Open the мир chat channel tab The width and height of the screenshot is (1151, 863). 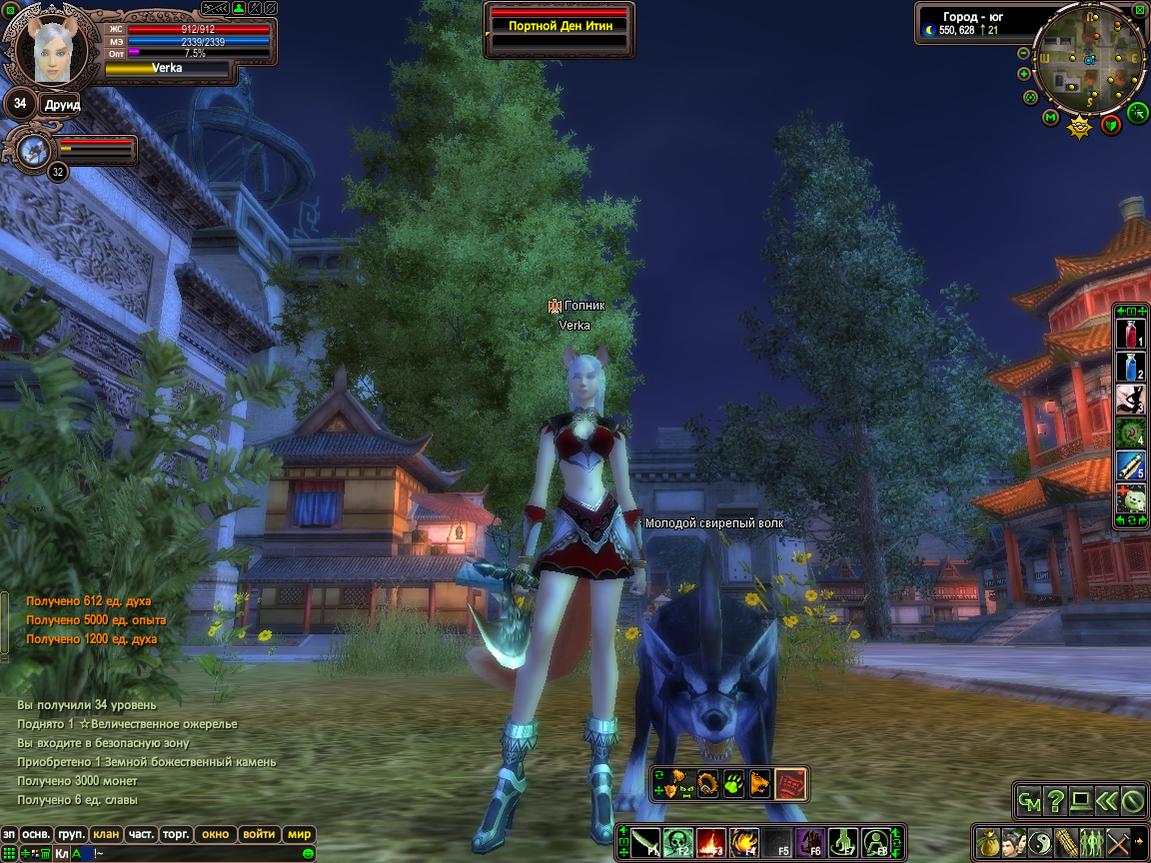point(299,834)
